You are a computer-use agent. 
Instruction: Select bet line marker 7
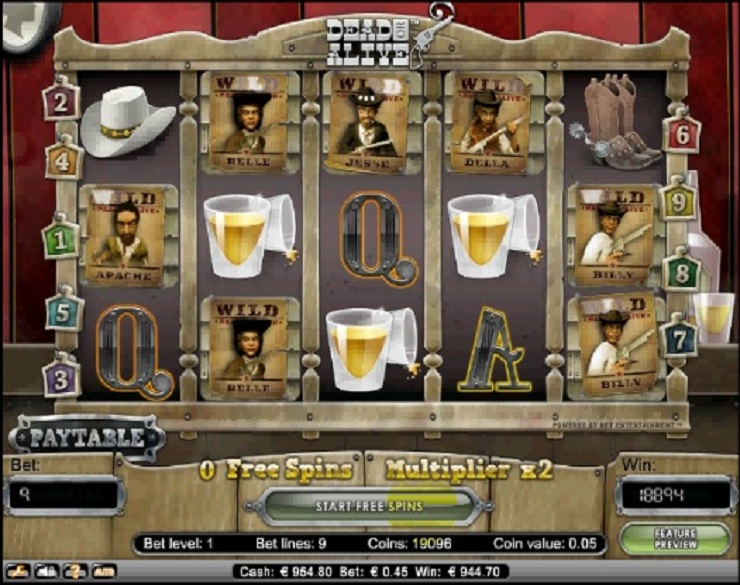pos(679,337)
